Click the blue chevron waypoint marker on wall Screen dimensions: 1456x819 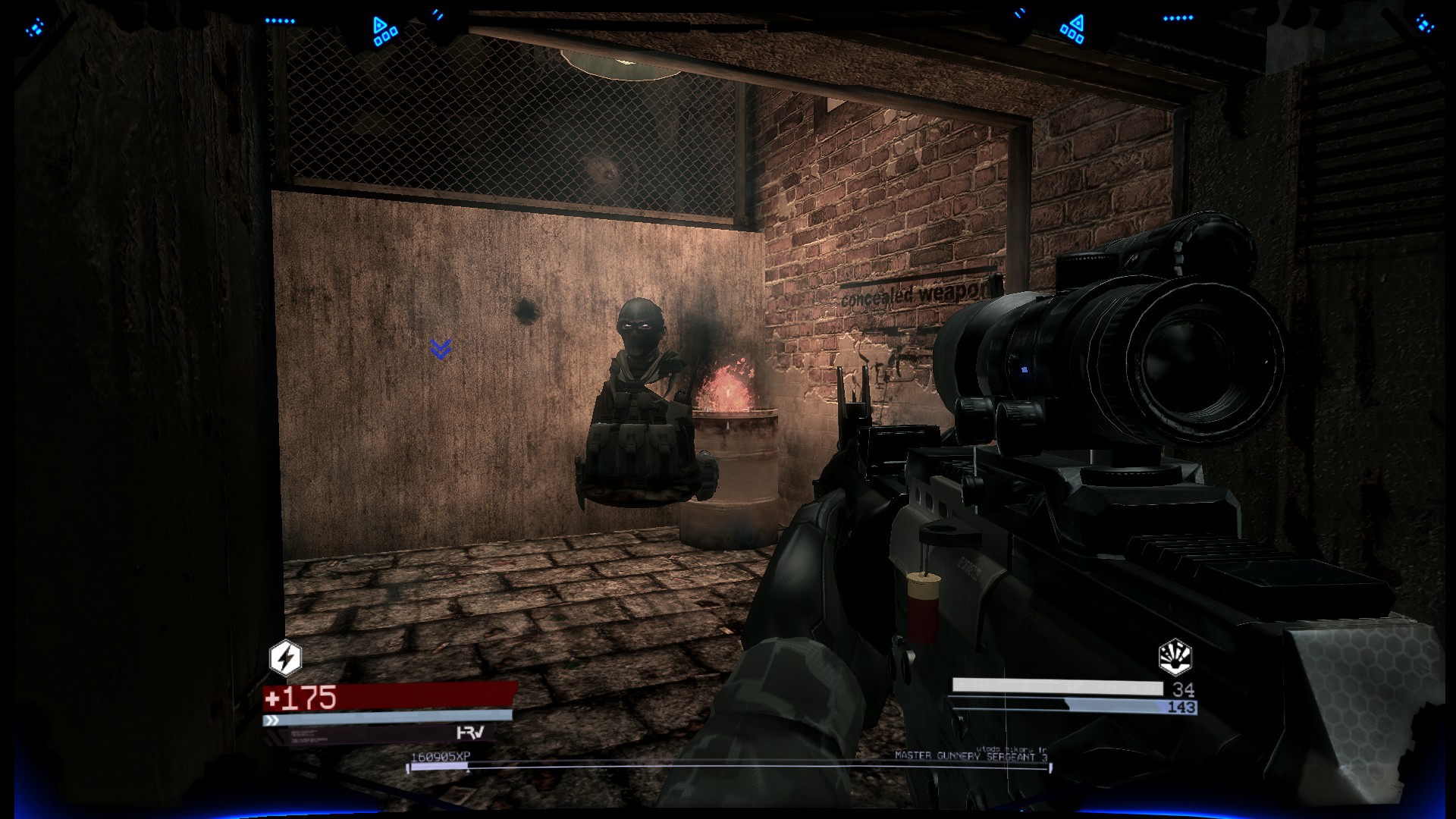[438, 349]
